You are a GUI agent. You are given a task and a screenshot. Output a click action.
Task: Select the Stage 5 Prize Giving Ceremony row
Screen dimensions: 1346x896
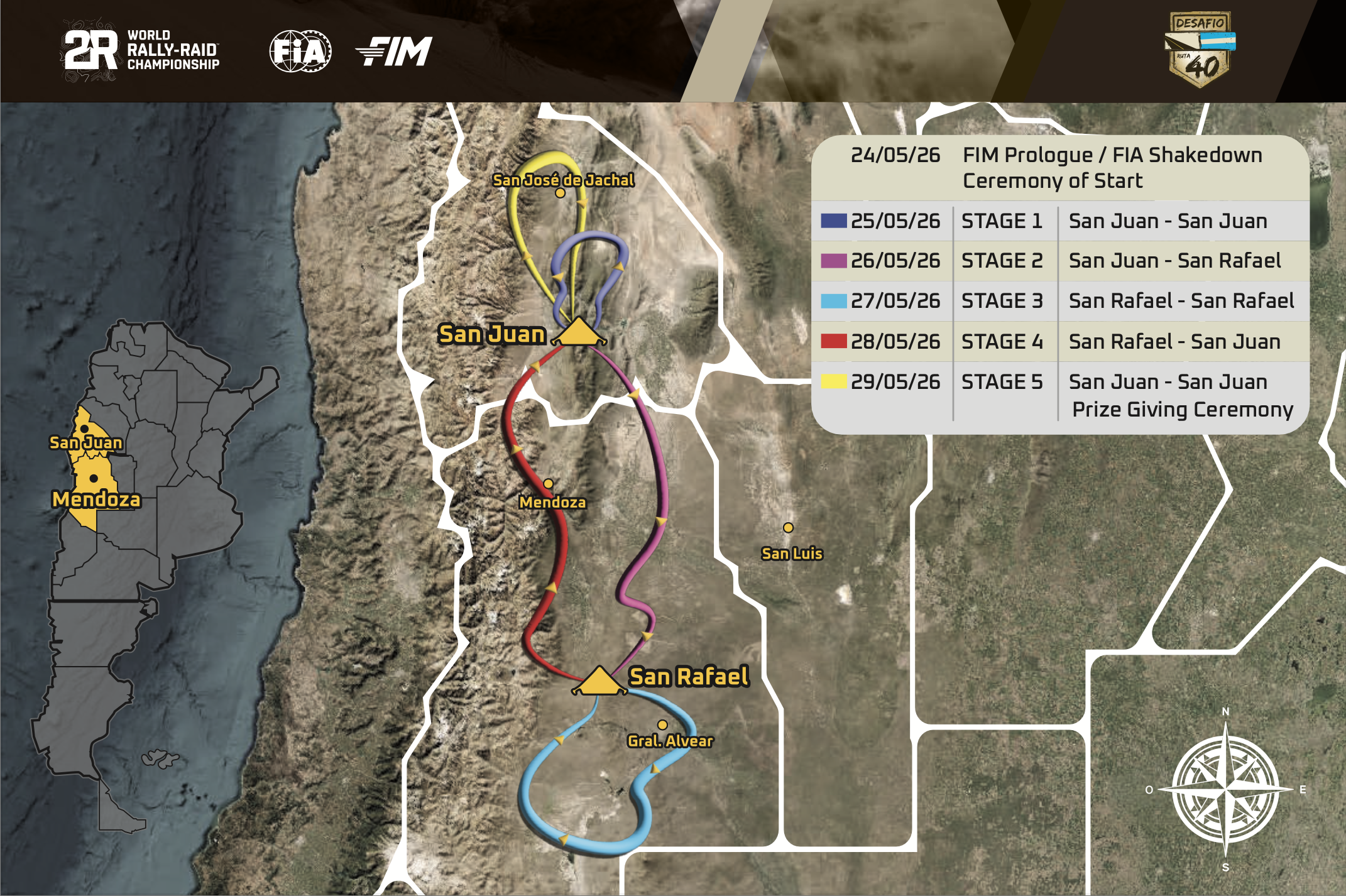pyautogui.click(x=1060, y=395)
